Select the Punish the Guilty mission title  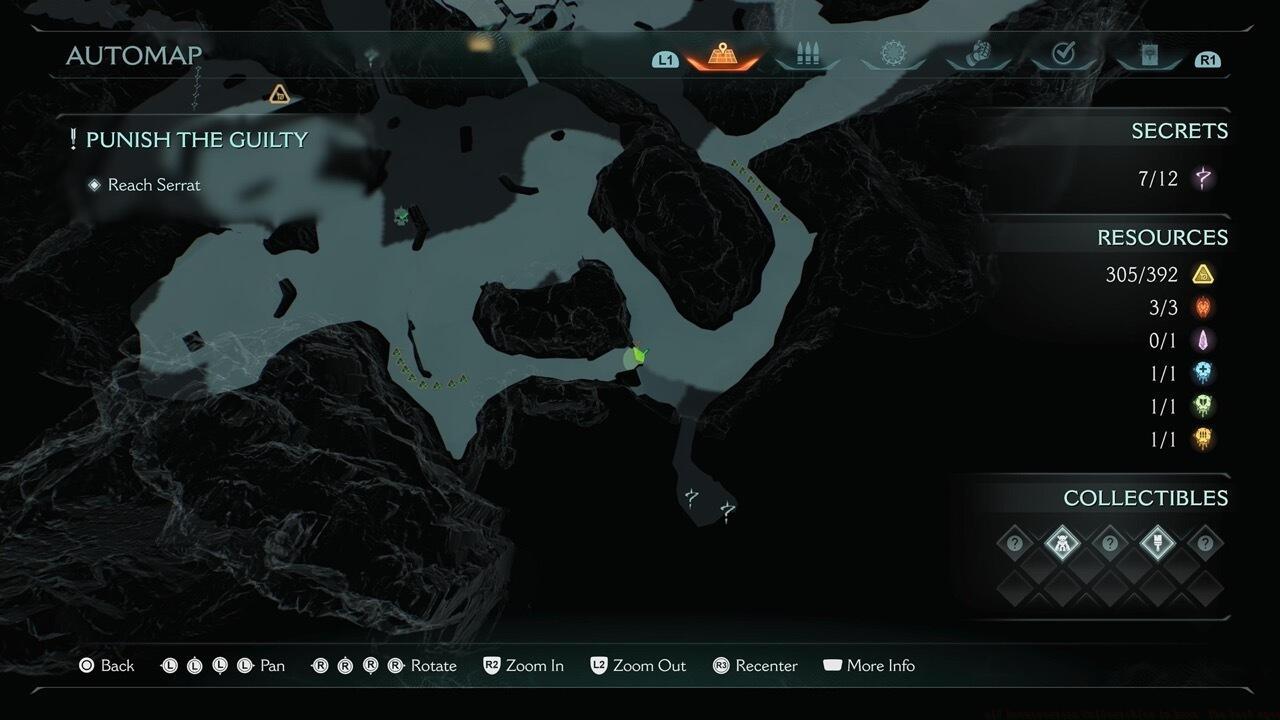[x=196, y=140]
